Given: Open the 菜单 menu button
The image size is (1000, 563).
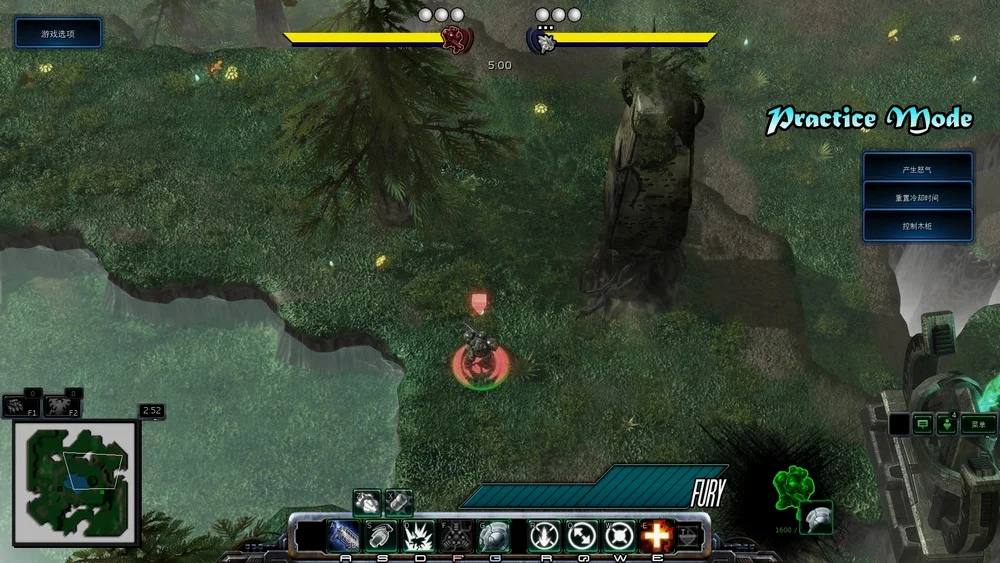Looking at the screenshot, I should [979, 424].
